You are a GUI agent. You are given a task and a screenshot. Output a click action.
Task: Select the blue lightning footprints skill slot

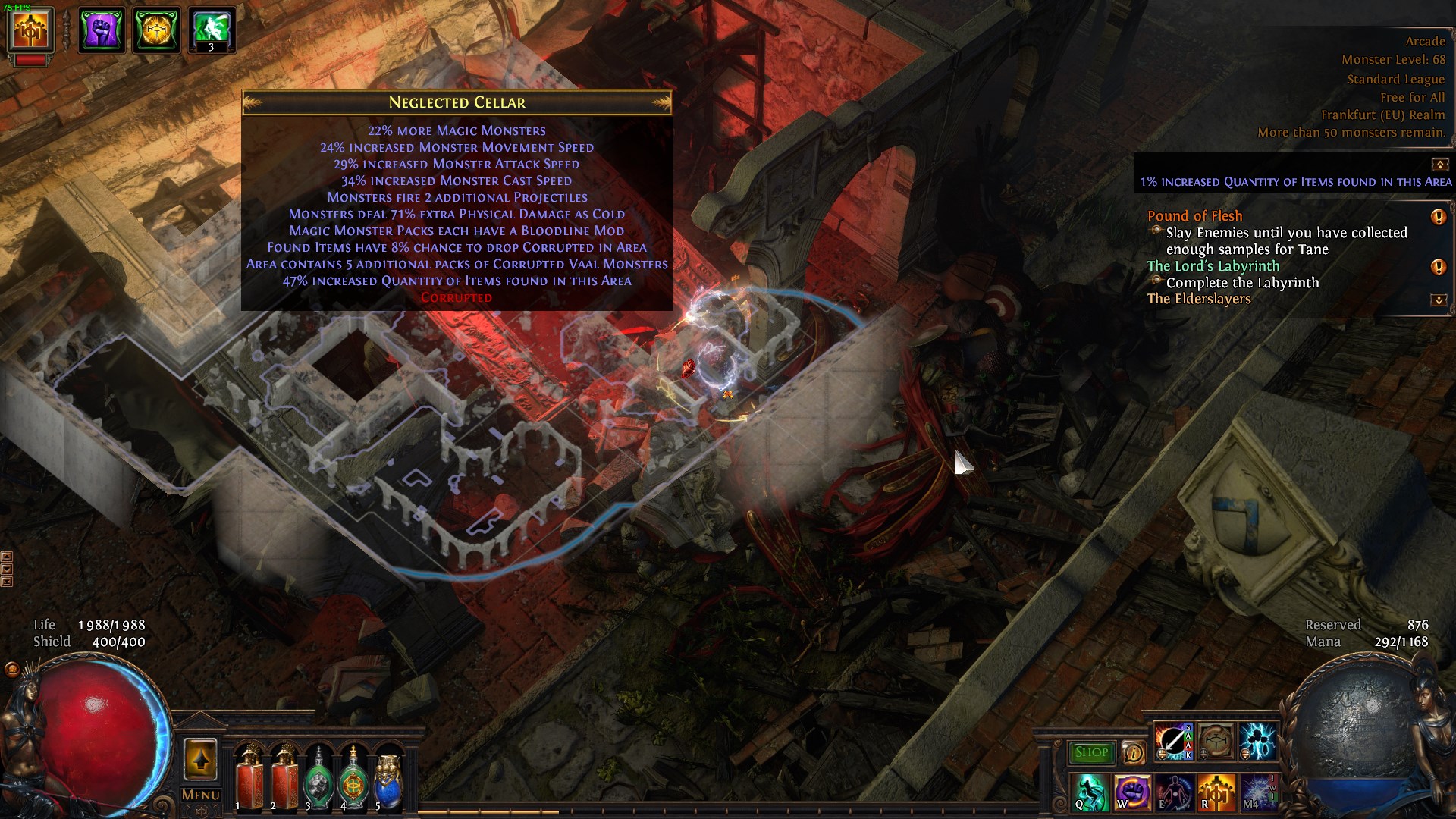click(1257, 741)
